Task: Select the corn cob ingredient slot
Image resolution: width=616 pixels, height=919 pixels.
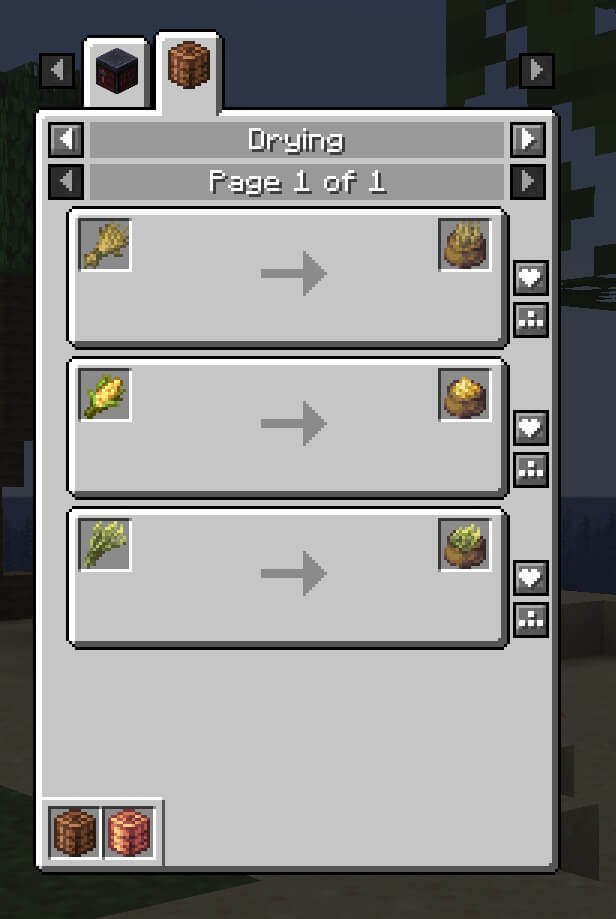Action: tap(105, 395)
